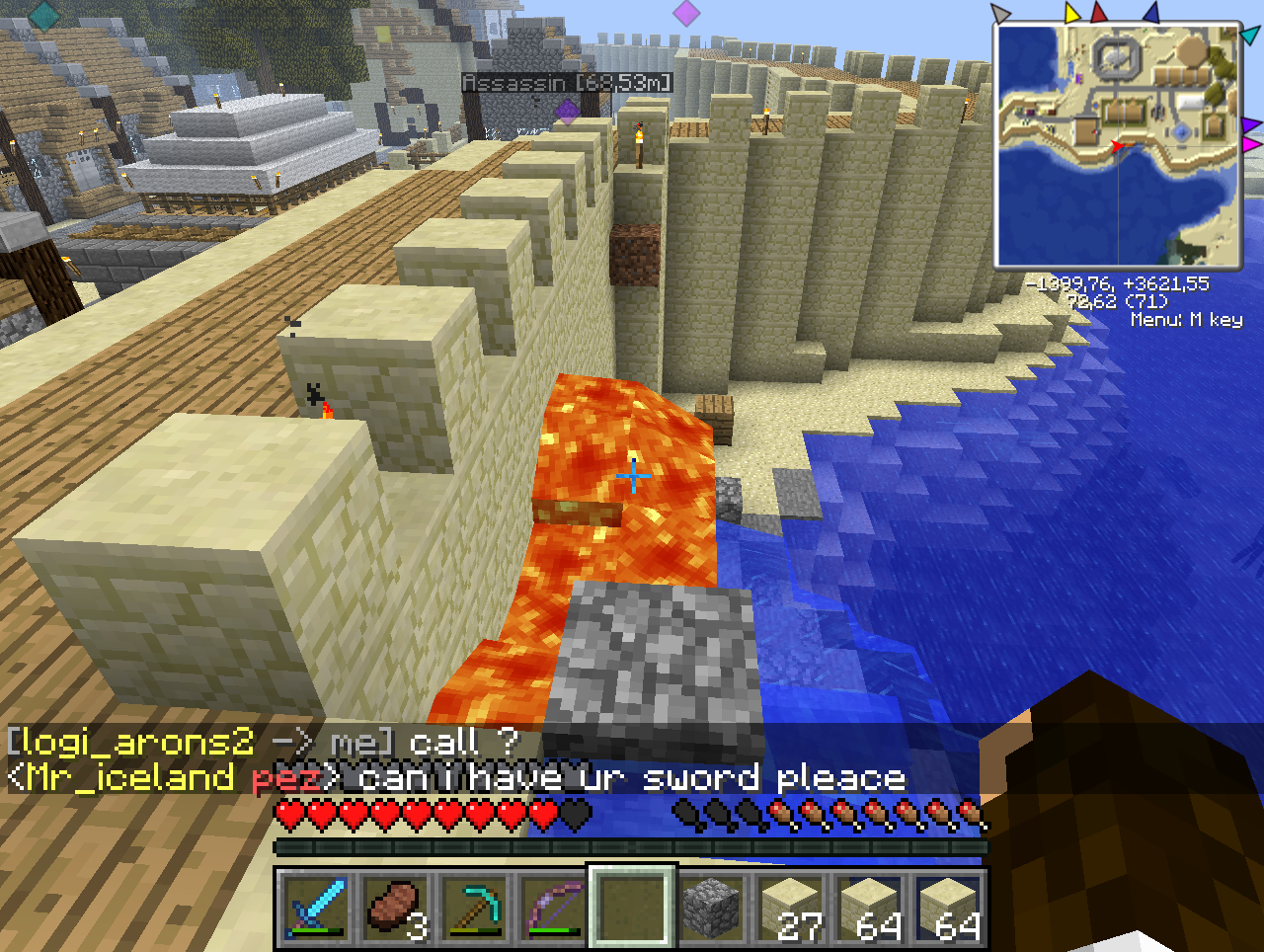Screen dimensions: 1264x952
Task: Select the gray waypoint marker at minimap corner
Action: pyautogui.click(x=1001, y=14)
